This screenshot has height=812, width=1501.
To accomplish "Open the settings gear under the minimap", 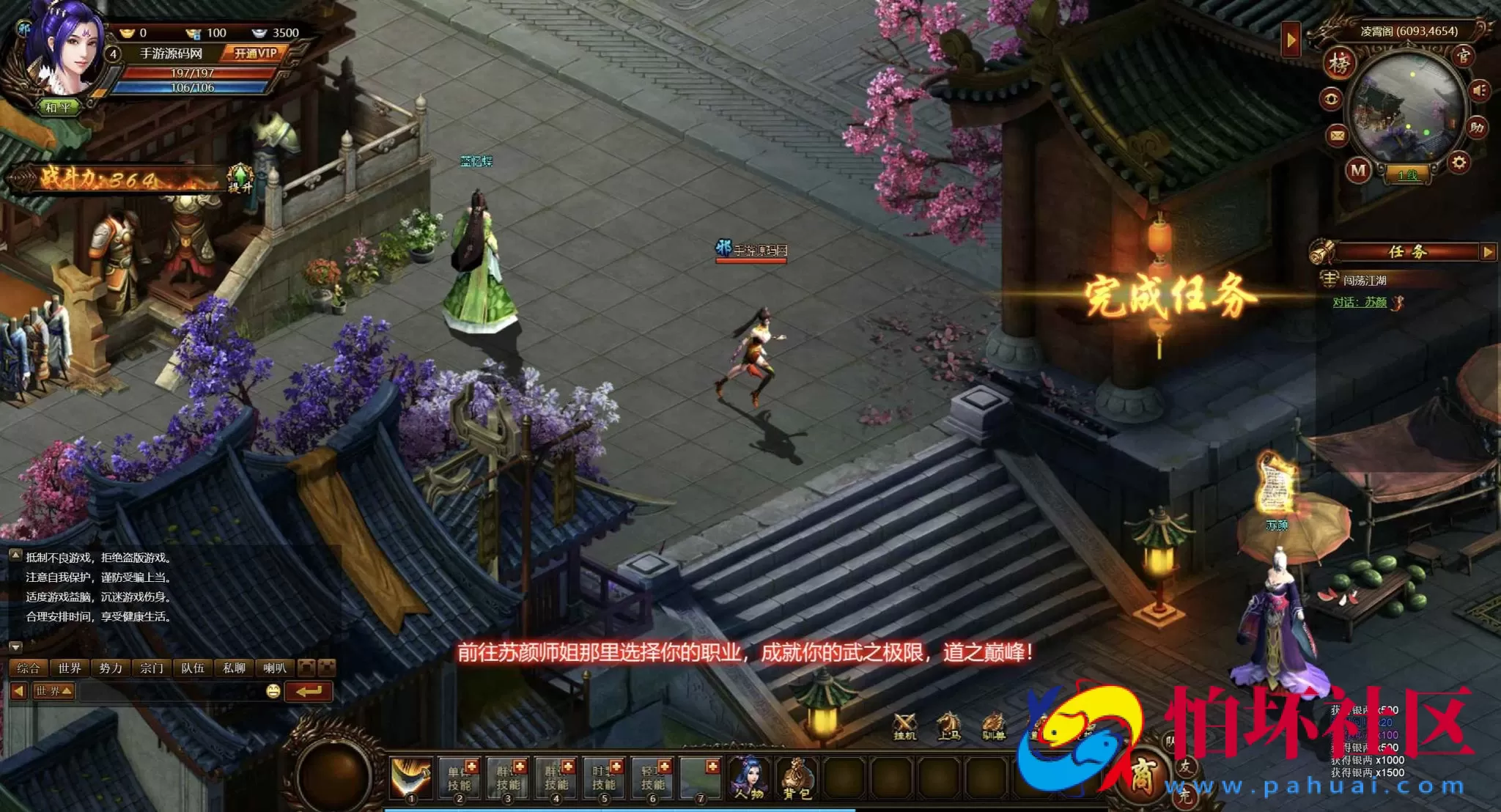I will 1458,160.
